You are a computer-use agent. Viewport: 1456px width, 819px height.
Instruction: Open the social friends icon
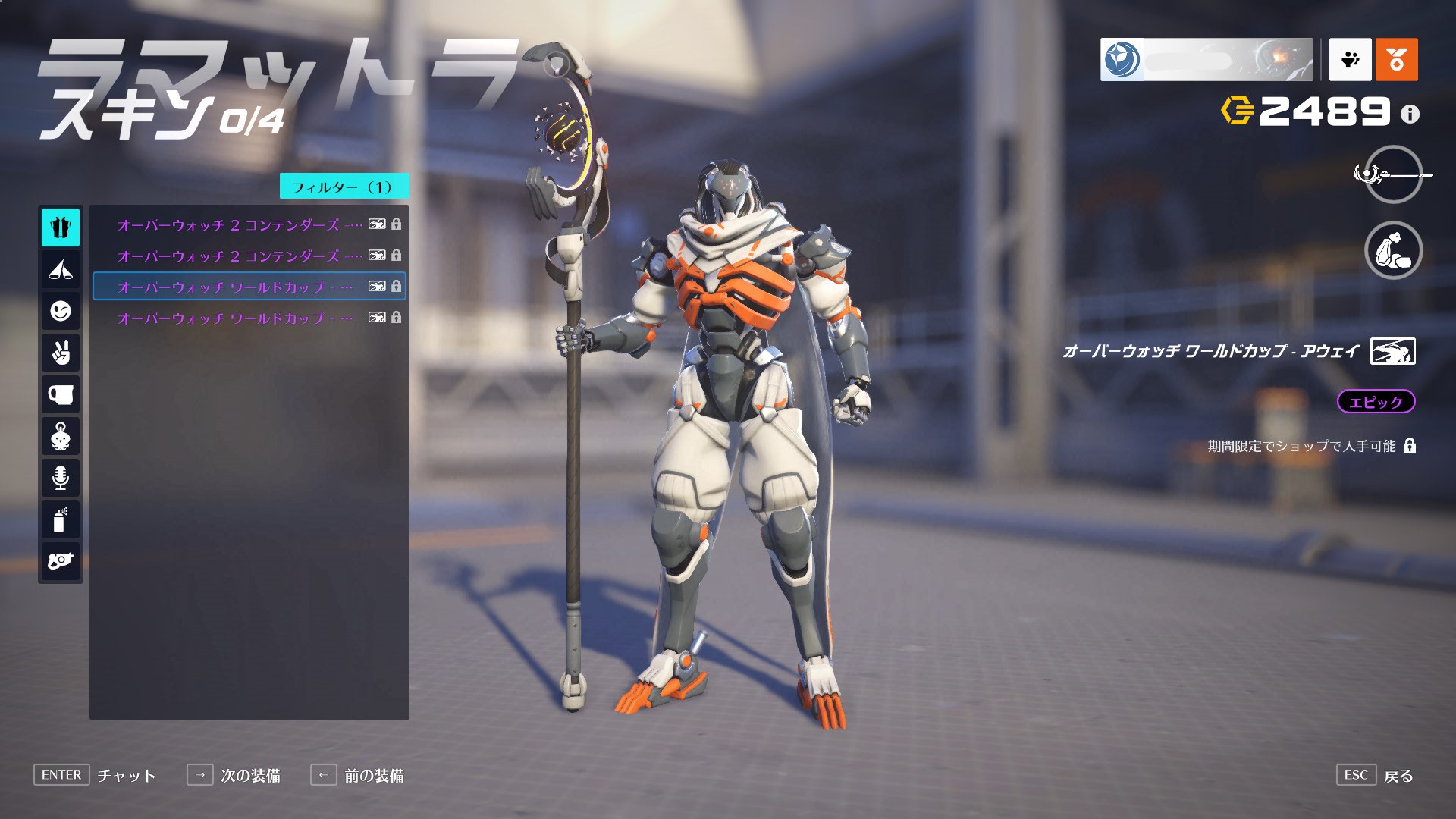1350,59
